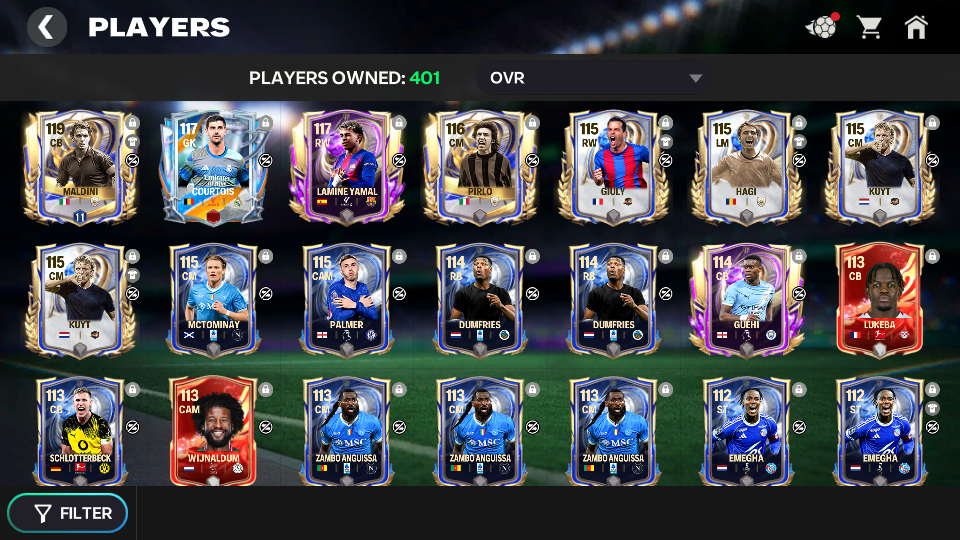Open the 115 LM Hagi card
Image resolution: width=960 pixels, height=540 pixels.
[745, 167]
